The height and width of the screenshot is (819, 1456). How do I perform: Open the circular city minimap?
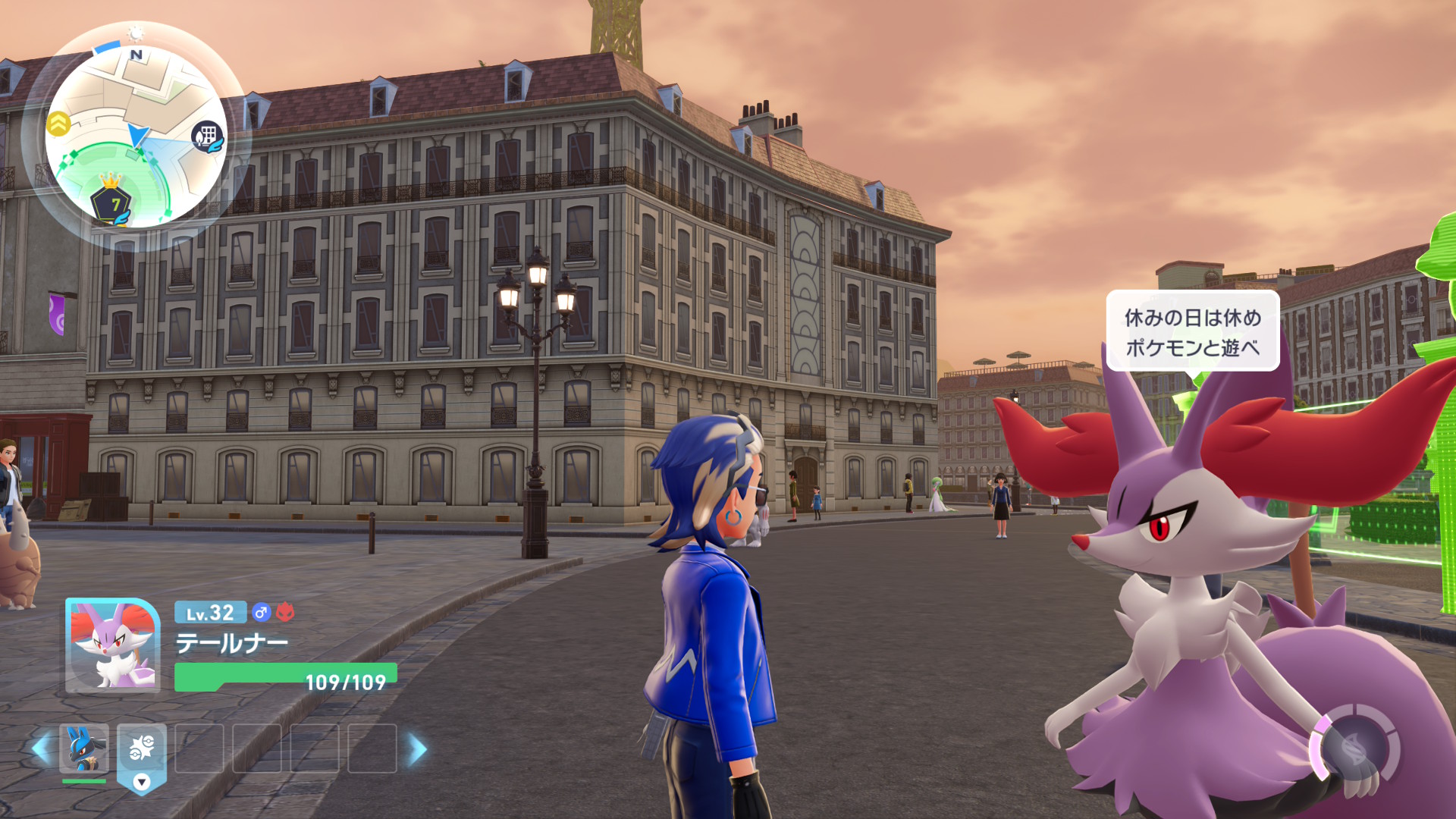[x=136, y=136]
